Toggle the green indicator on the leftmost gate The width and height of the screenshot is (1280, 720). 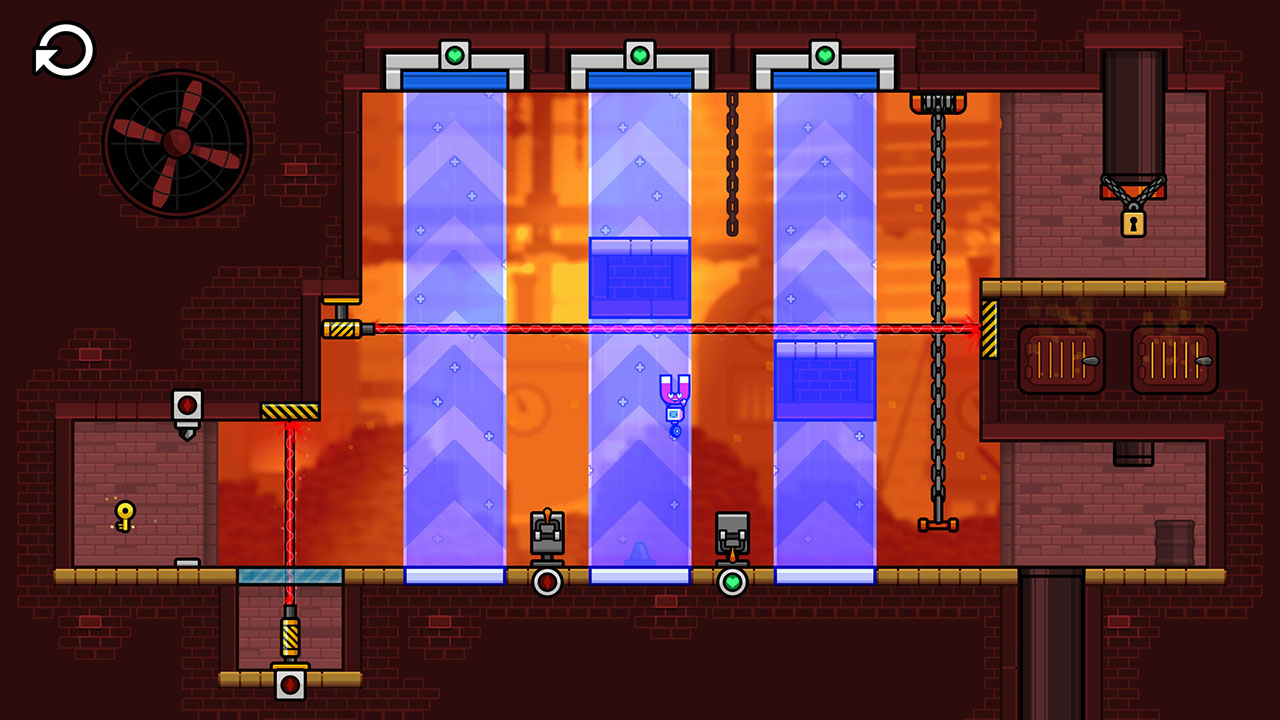tap(455, 56)
